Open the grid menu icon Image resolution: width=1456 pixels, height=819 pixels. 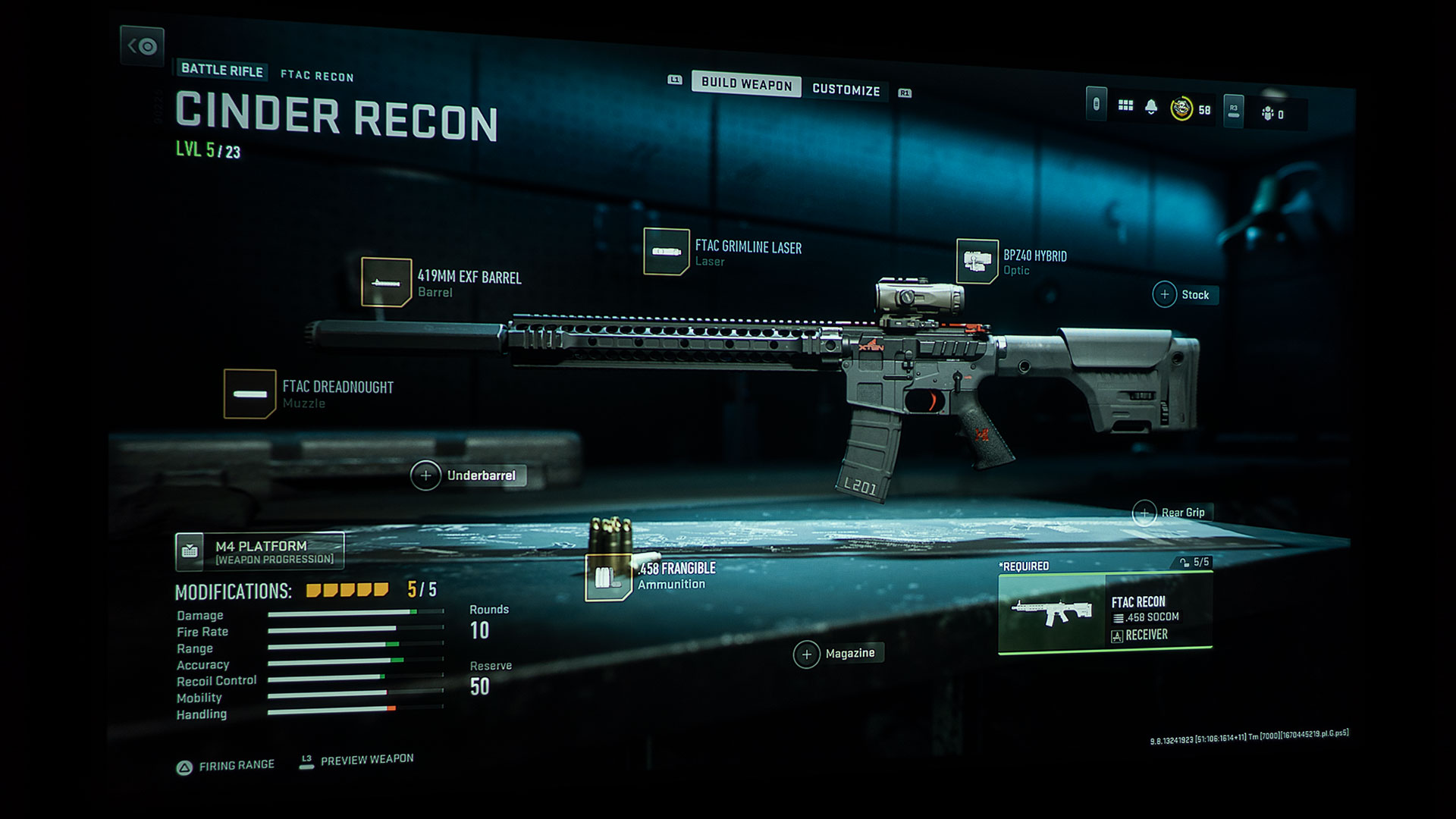click(1125, 105)
